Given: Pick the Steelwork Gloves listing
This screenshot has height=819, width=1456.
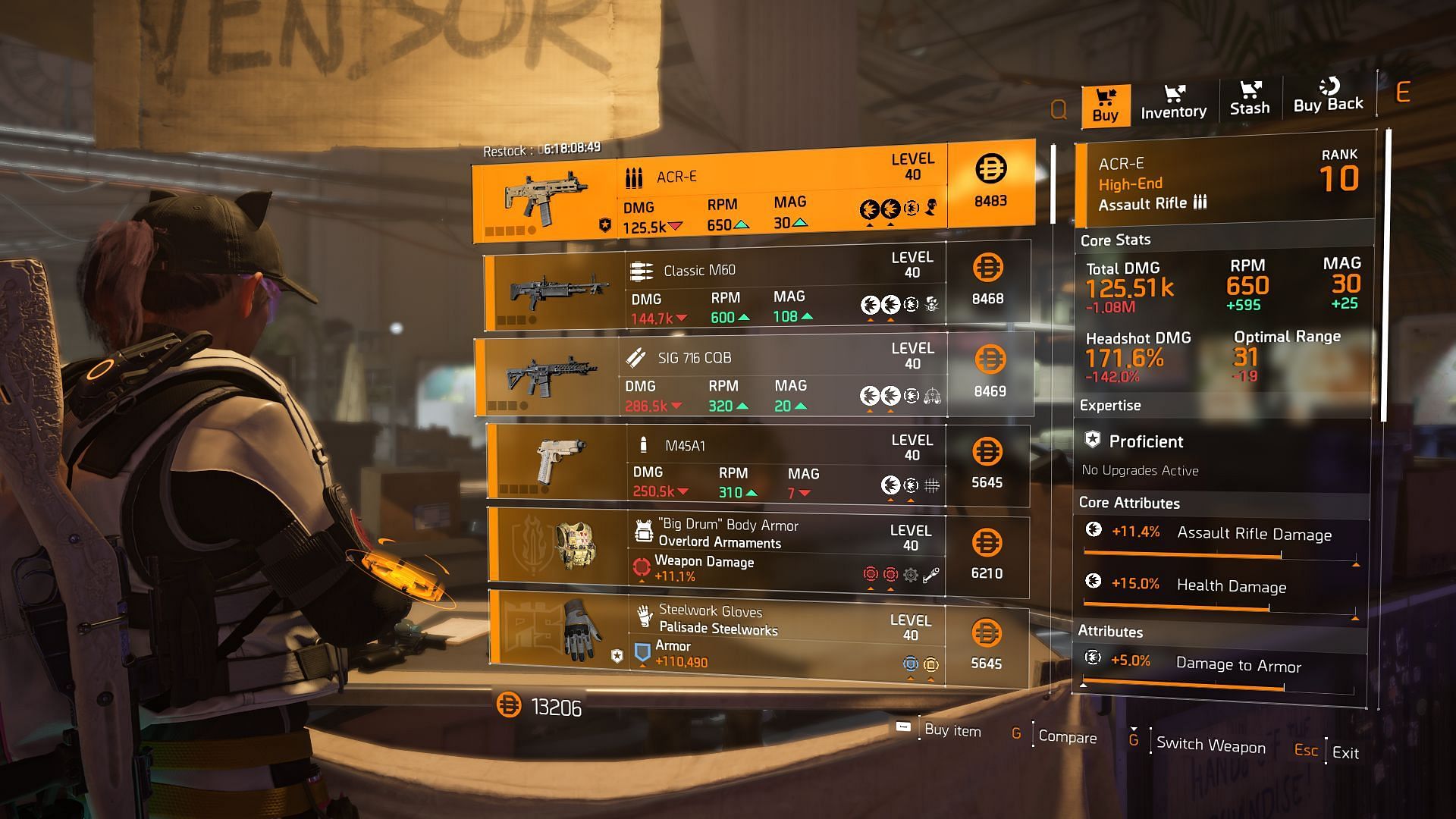Looking at the screenshot, I should coord(757,638).
